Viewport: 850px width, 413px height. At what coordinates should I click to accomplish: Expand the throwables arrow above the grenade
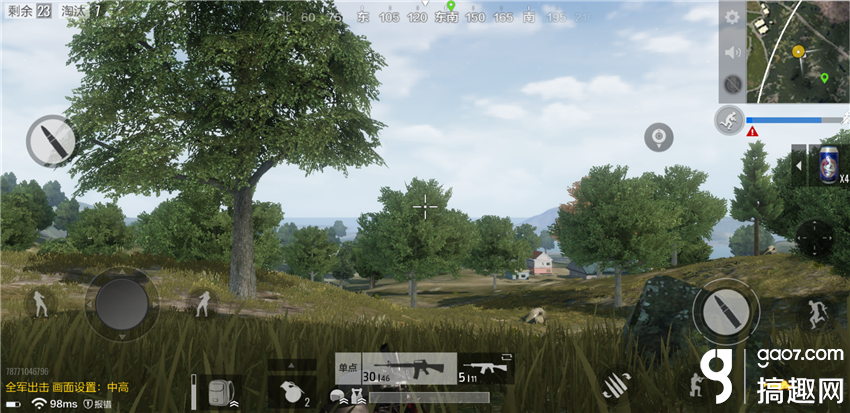pyautogui.click(x=292, y=365)
